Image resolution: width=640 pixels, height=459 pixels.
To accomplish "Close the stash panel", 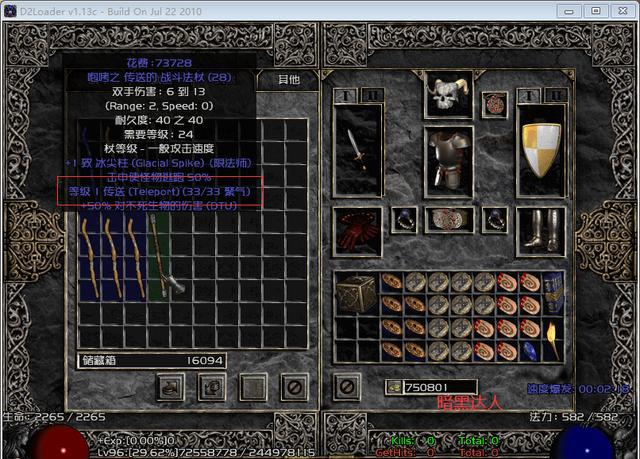I will [294, 385].
